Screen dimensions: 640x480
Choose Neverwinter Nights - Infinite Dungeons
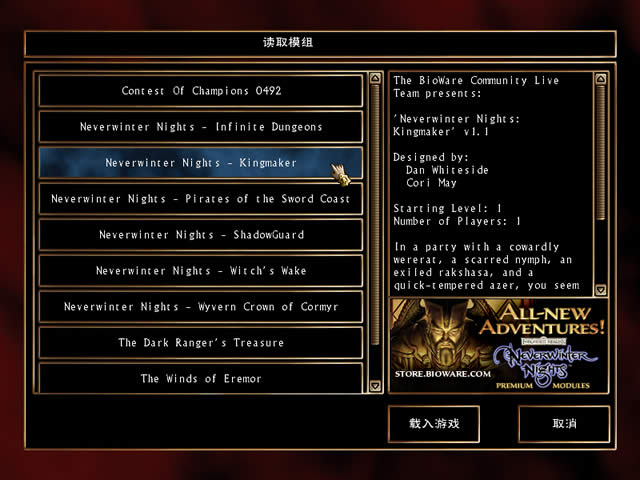(x=201, y=127)
